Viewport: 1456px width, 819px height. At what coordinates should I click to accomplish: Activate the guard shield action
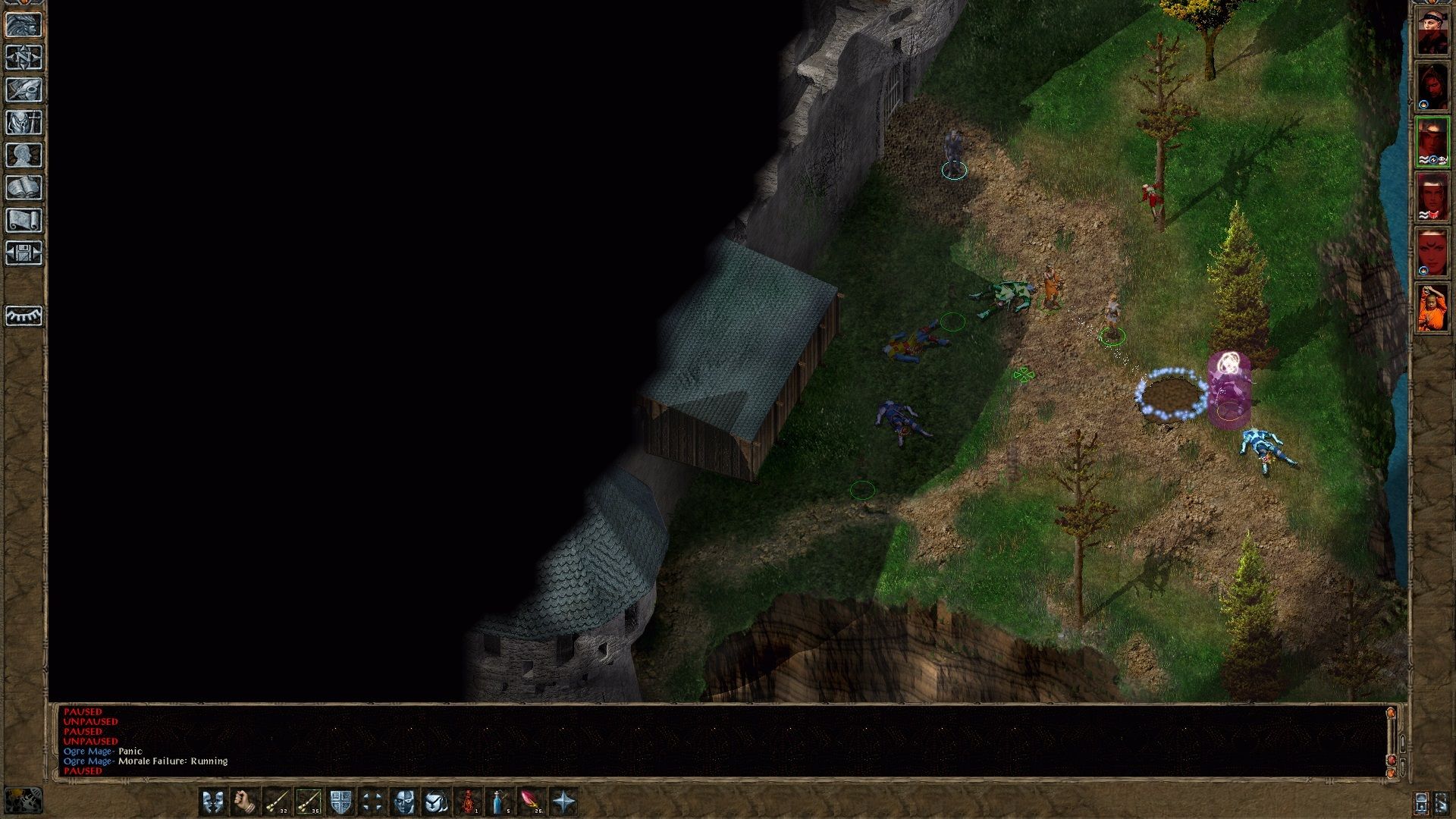(x=340, y=802)
